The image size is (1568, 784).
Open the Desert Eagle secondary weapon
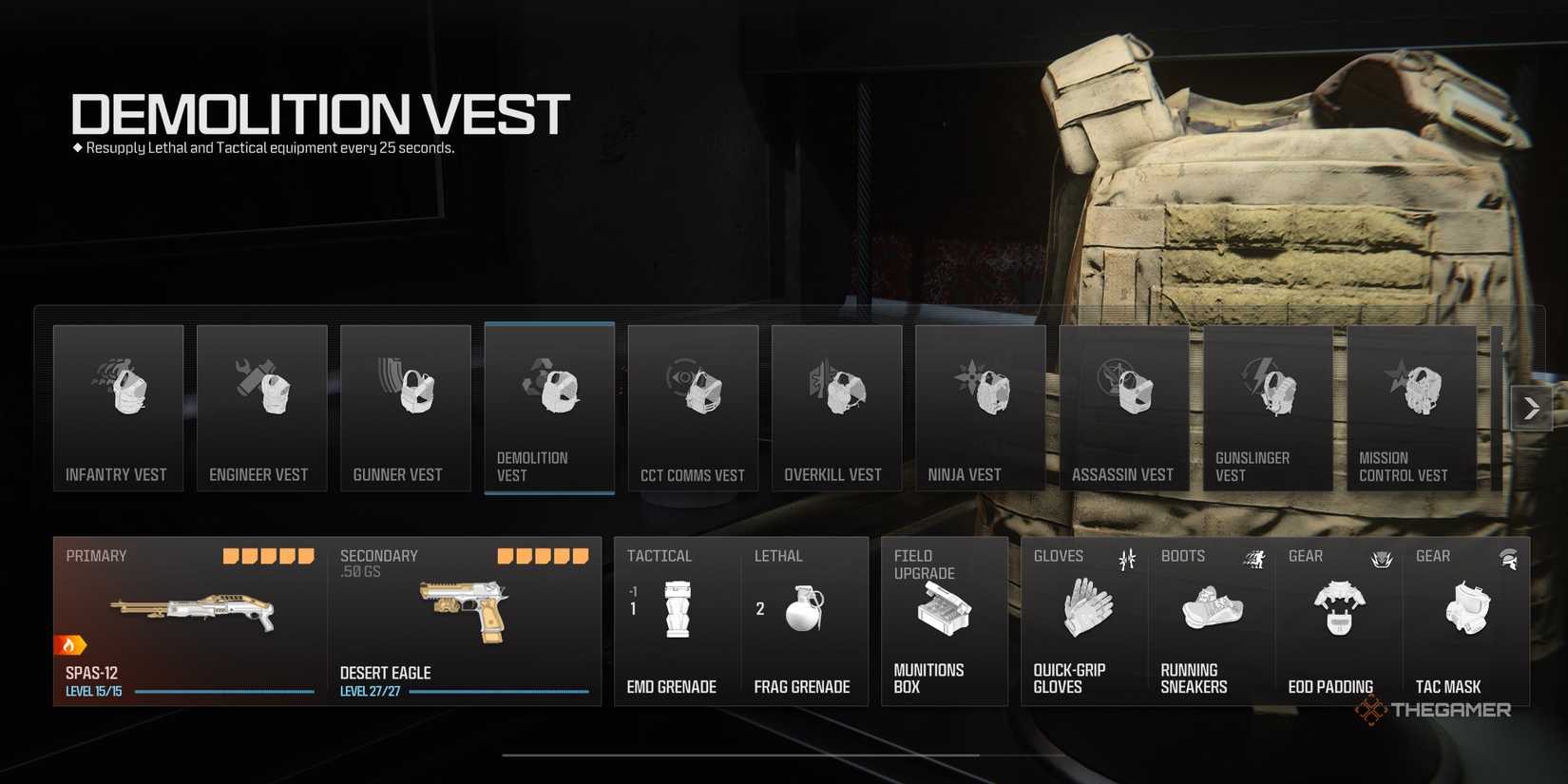466,613
